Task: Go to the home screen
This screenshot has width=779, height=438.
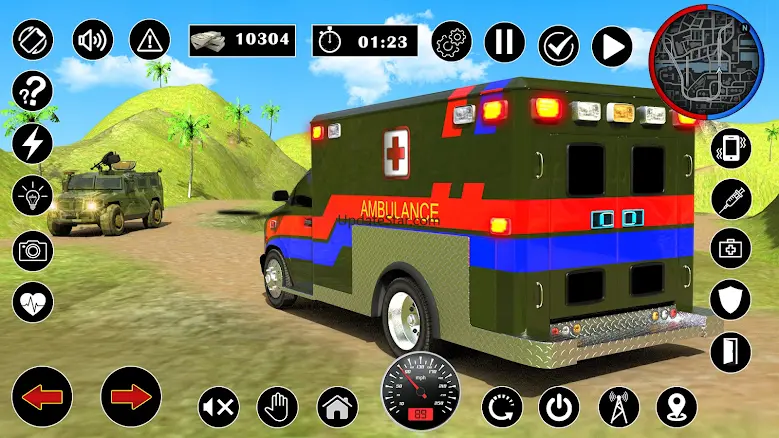Action: click(x=337, y=406)
